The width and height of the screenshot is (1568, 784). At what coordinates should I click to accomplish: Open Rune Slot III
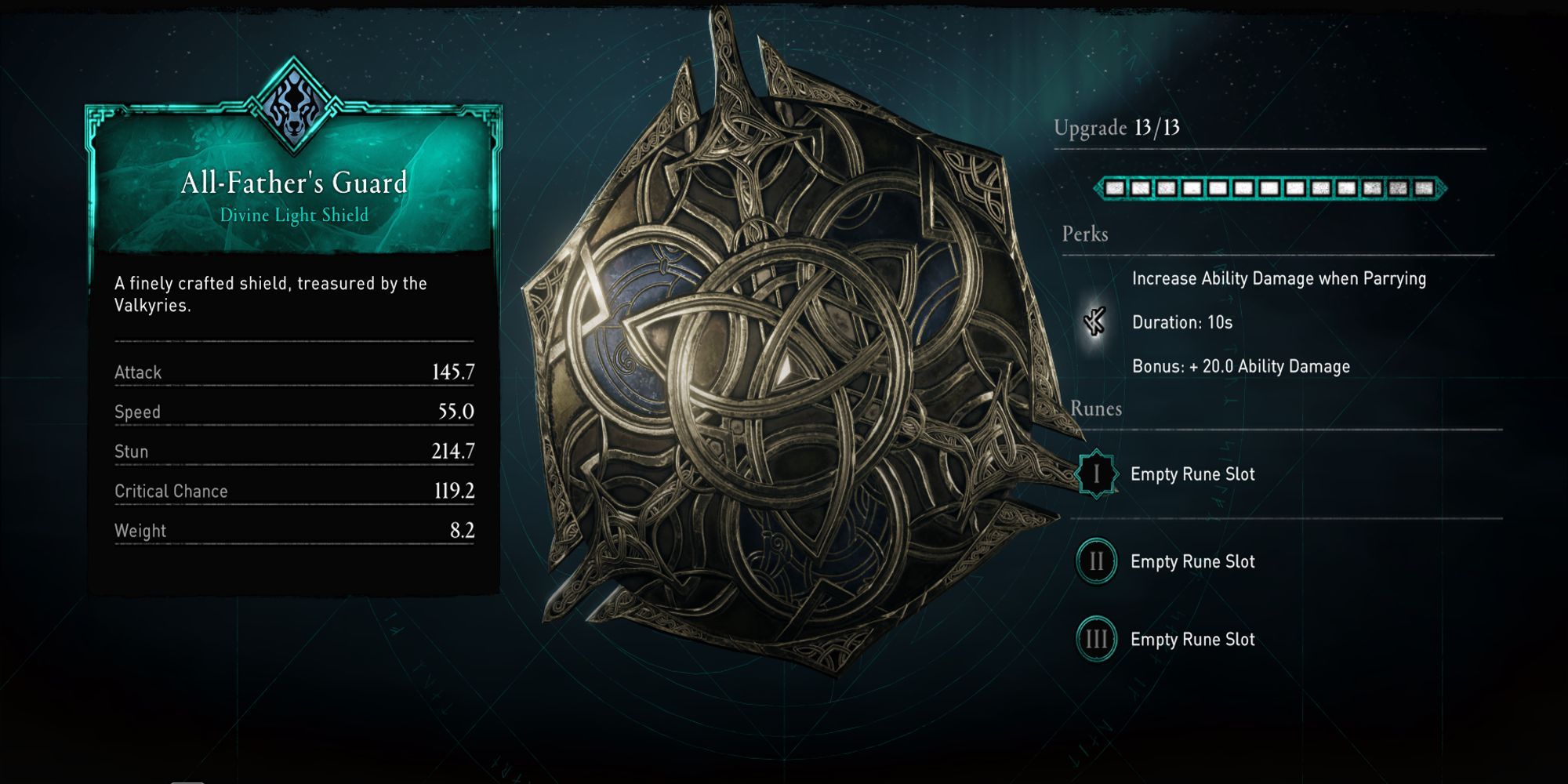[x=1096, y=639]
